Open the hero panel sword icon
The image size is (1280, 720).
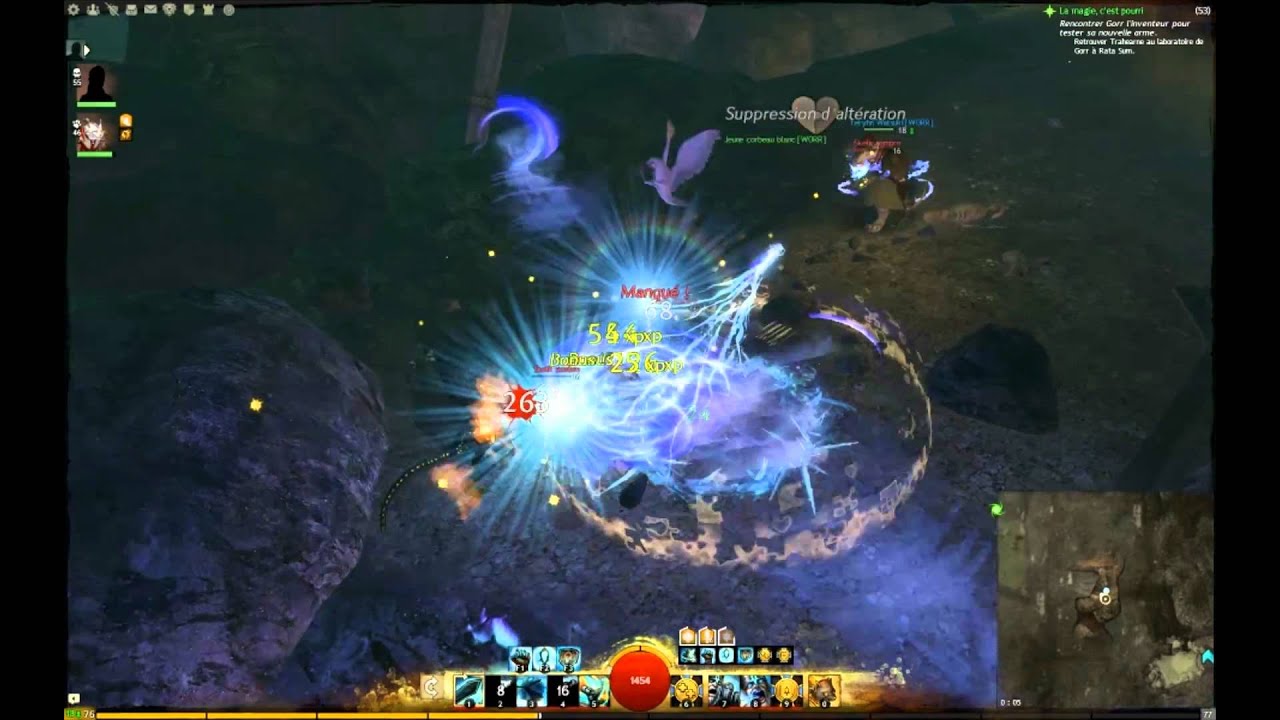pyautogui.click(x=113, y=12)
